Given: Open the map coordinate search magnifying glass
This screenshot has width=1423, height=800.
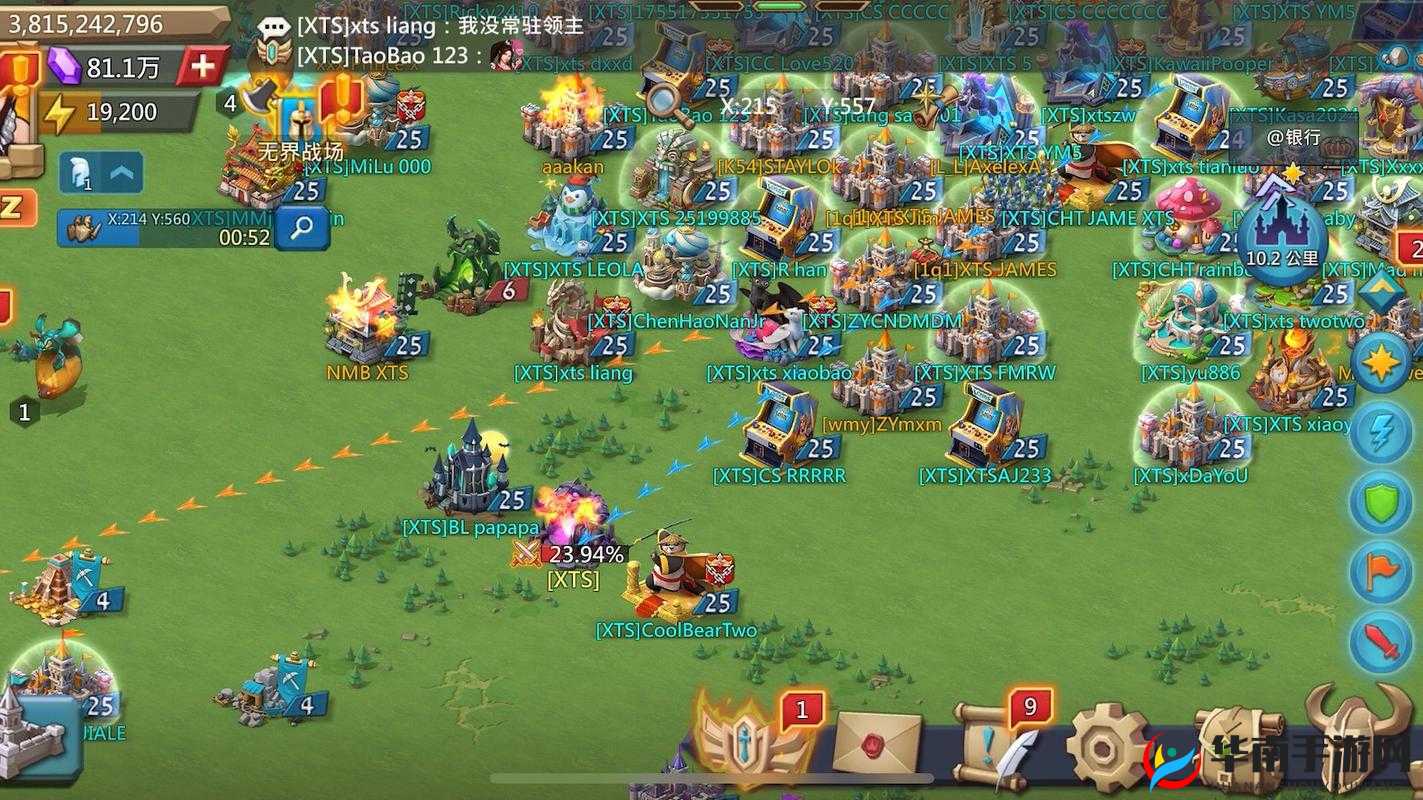Looking at the screenshot, I should (661, 99).
